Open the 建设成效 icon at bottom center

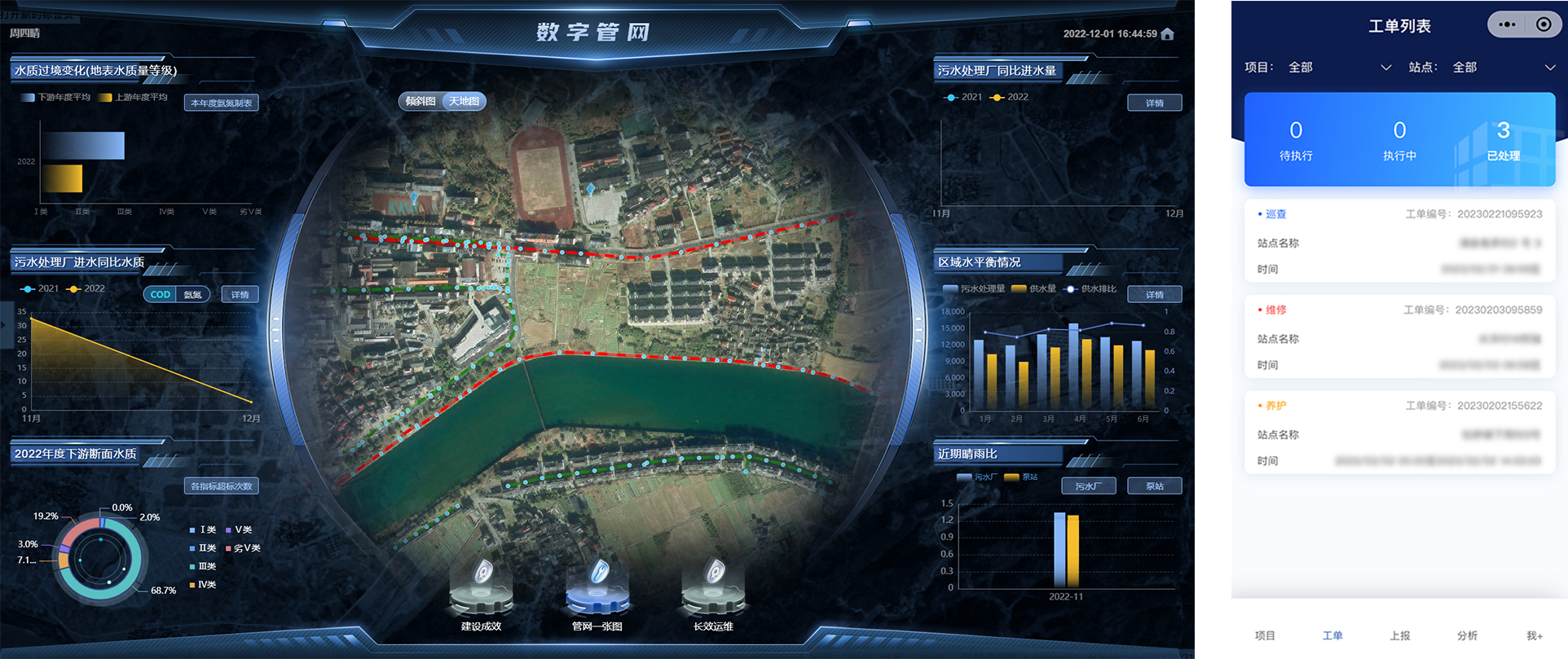point(480,587)
